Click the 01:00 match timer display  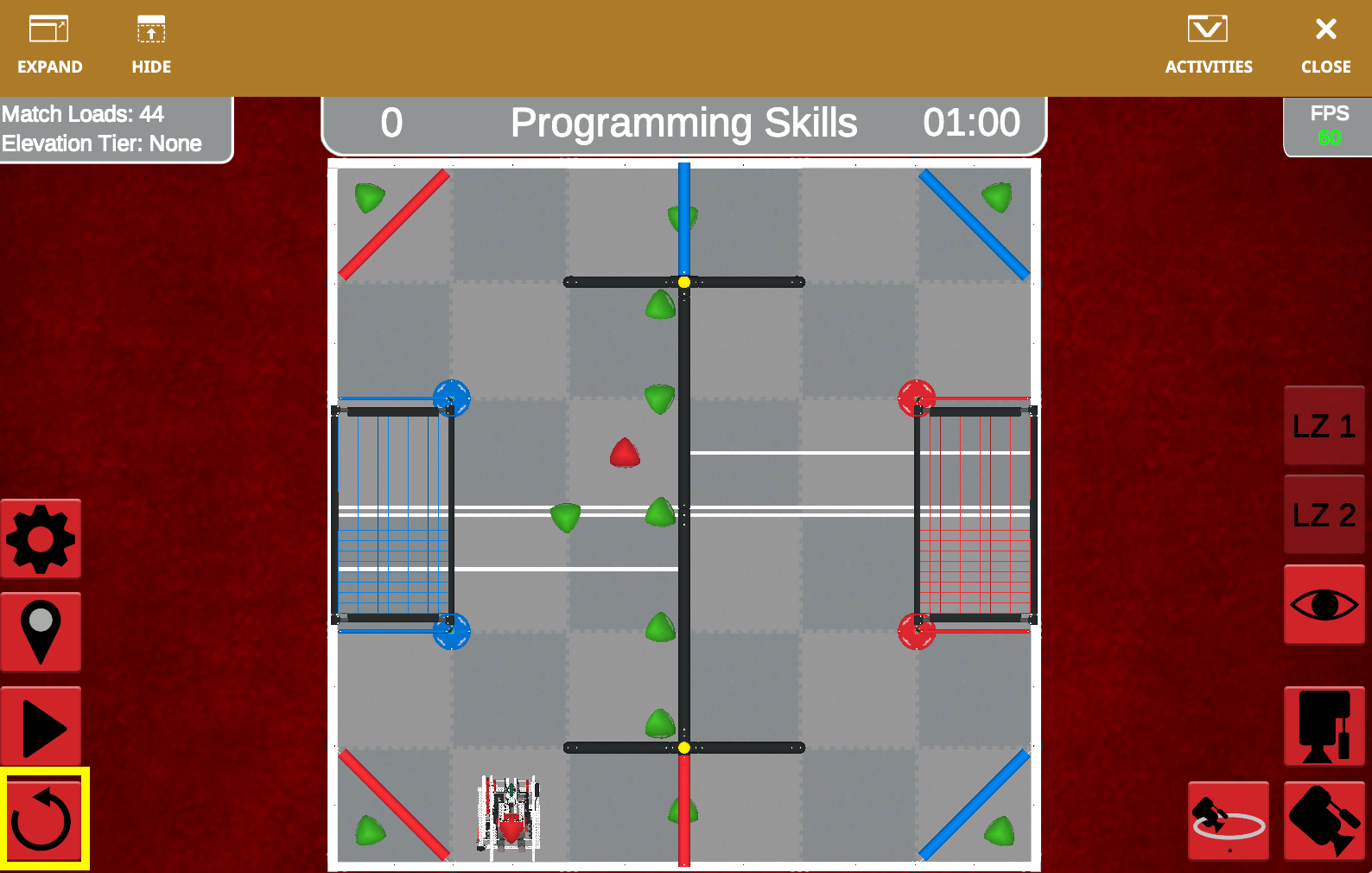click(974, 124)
